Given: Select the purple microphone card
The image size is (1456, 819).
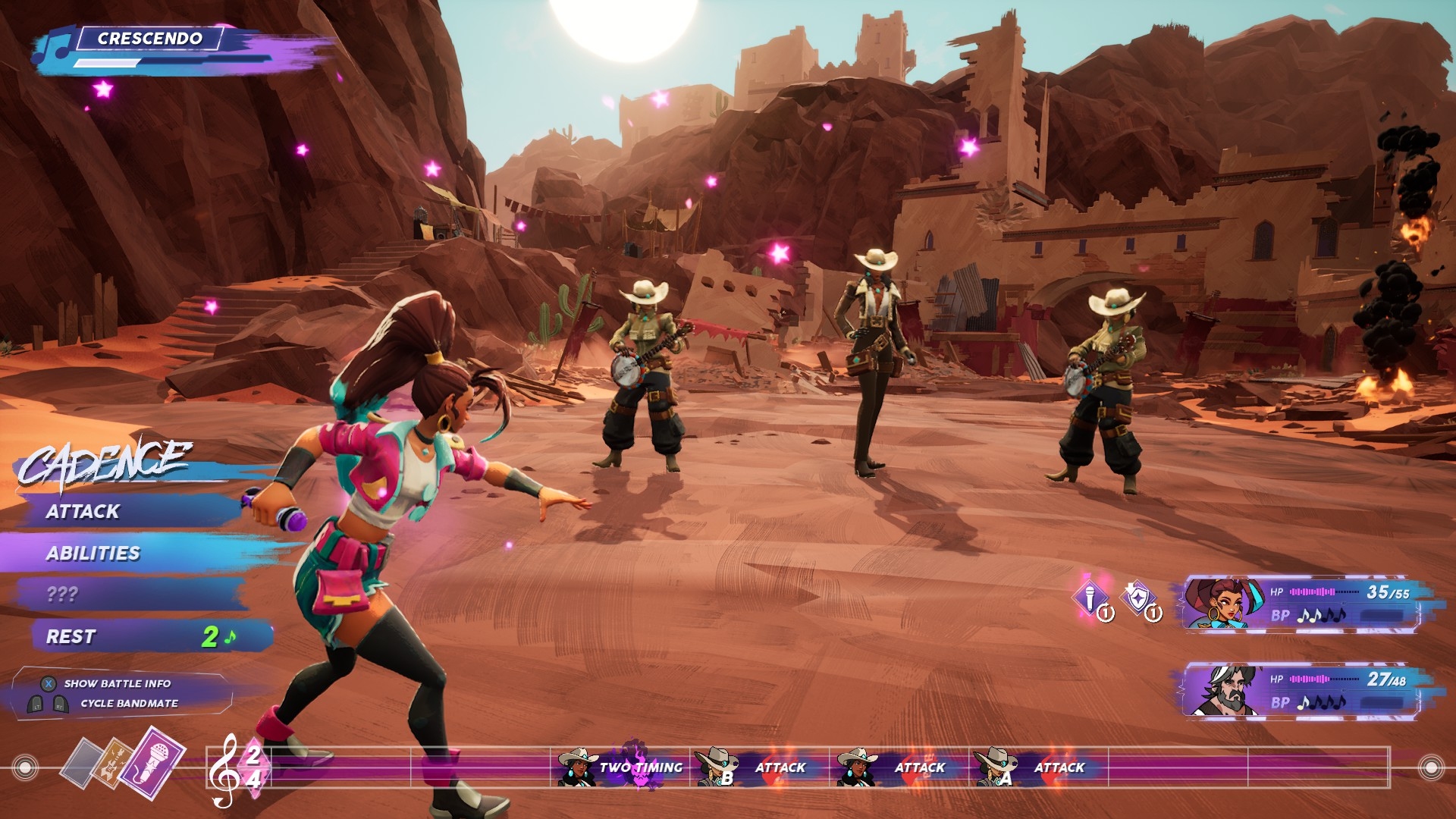Looking at the screenshot, I should [x=152, y=761].
